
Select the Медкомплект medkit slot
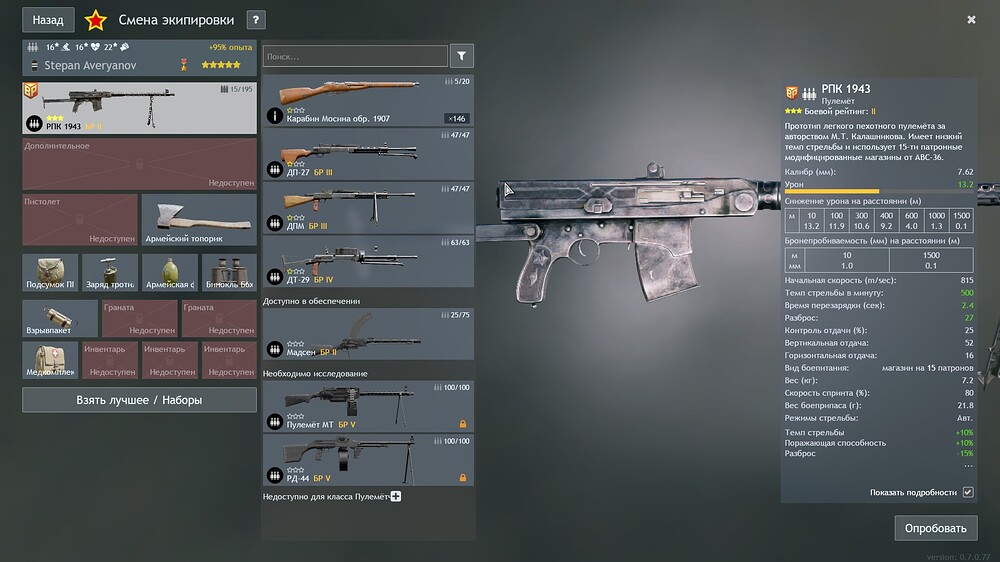tap(50, 360)
